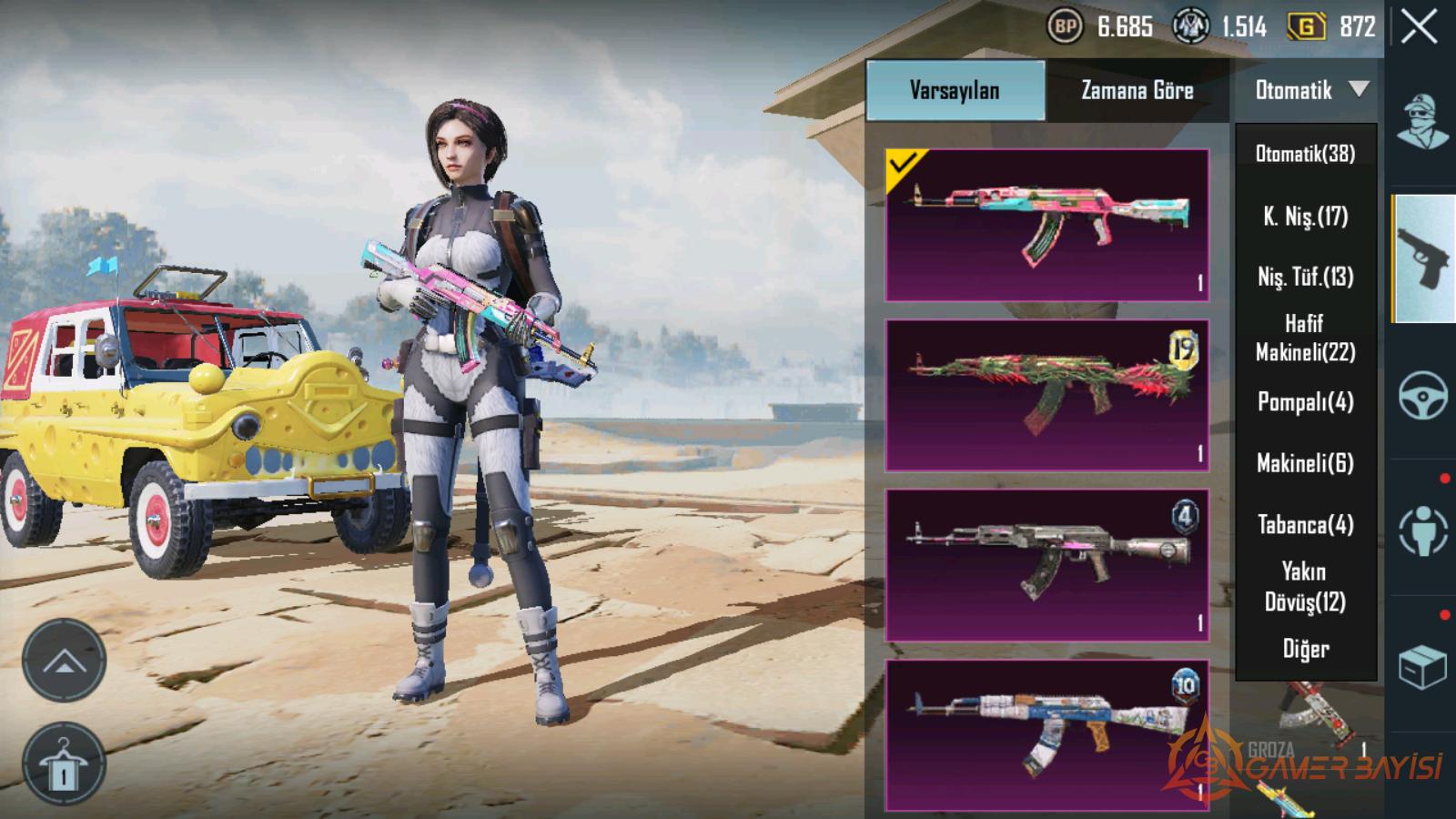Show the Pompalı(4) shotgun skins
Viewport: 1456px width, 819px height.
[x=1305, y=402]
